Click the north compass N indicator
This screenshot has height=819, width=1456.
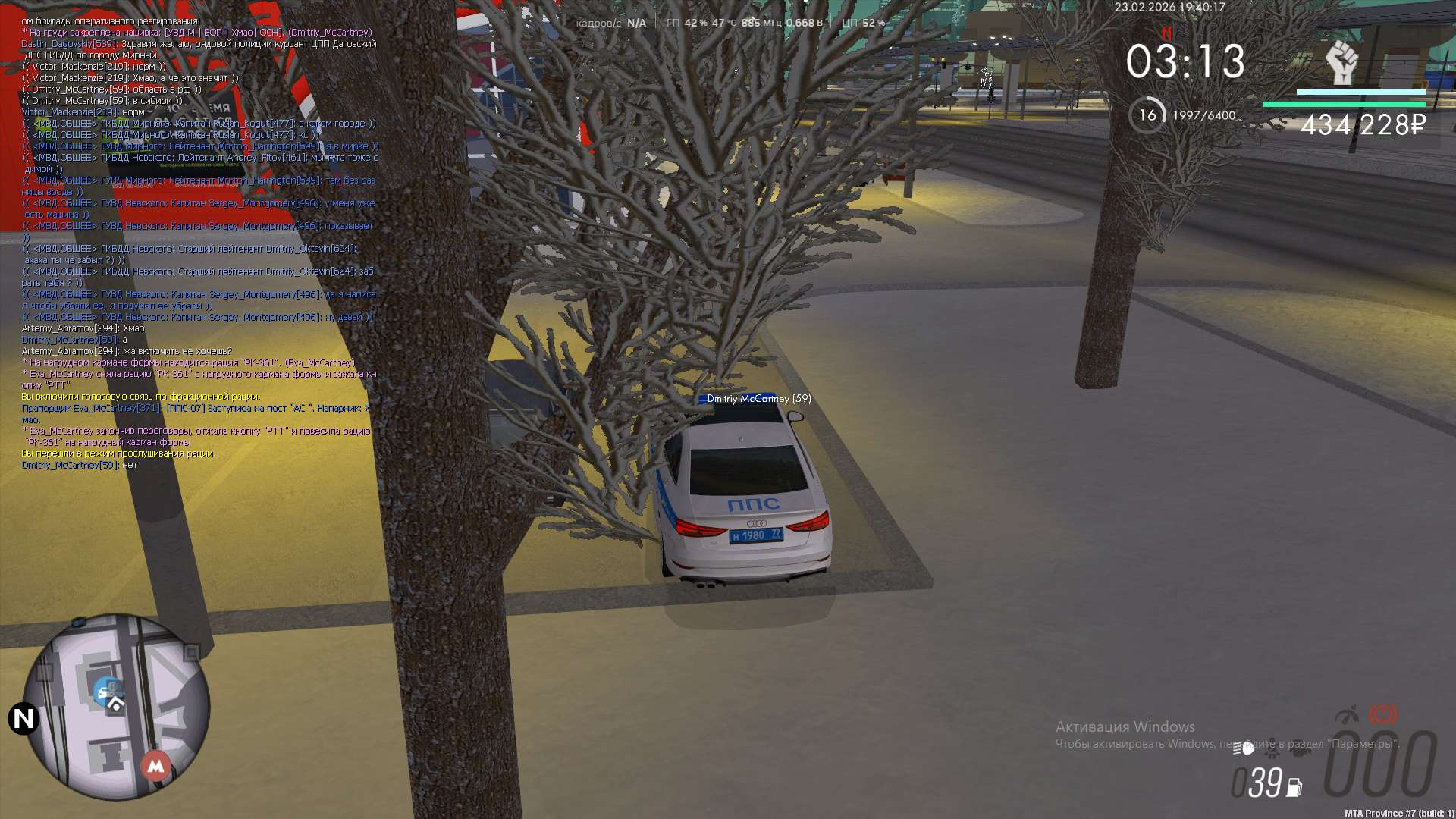(24, 718)
